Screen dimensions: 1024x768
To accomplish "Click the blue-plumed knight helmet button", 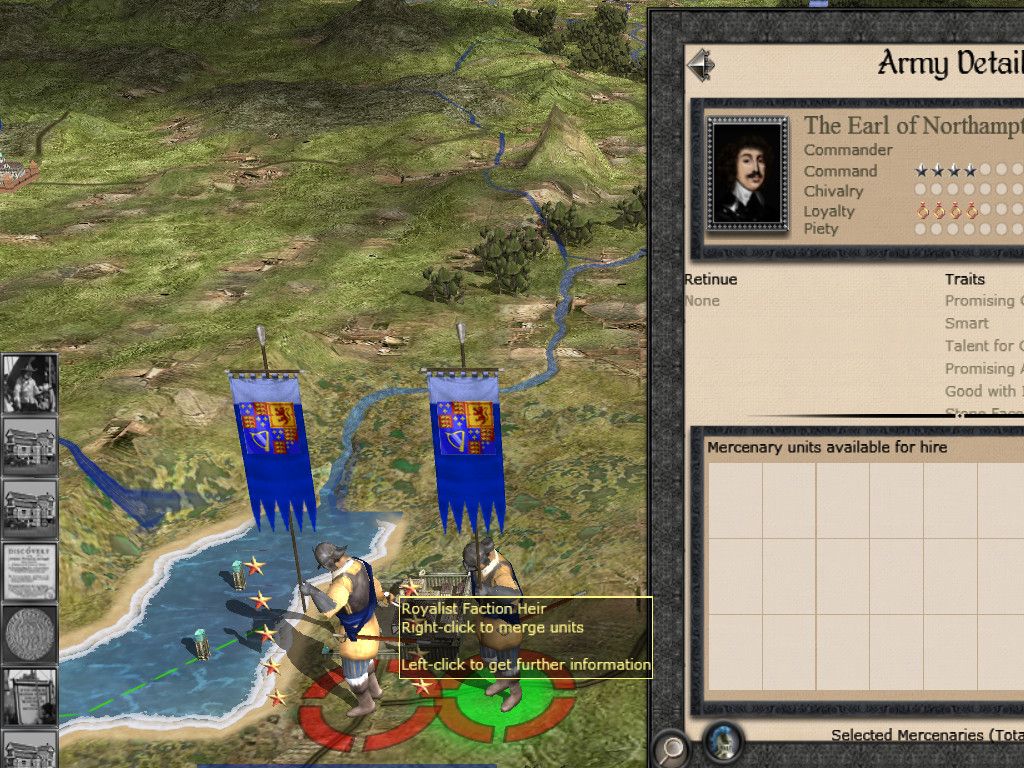I will pos(723,743).
